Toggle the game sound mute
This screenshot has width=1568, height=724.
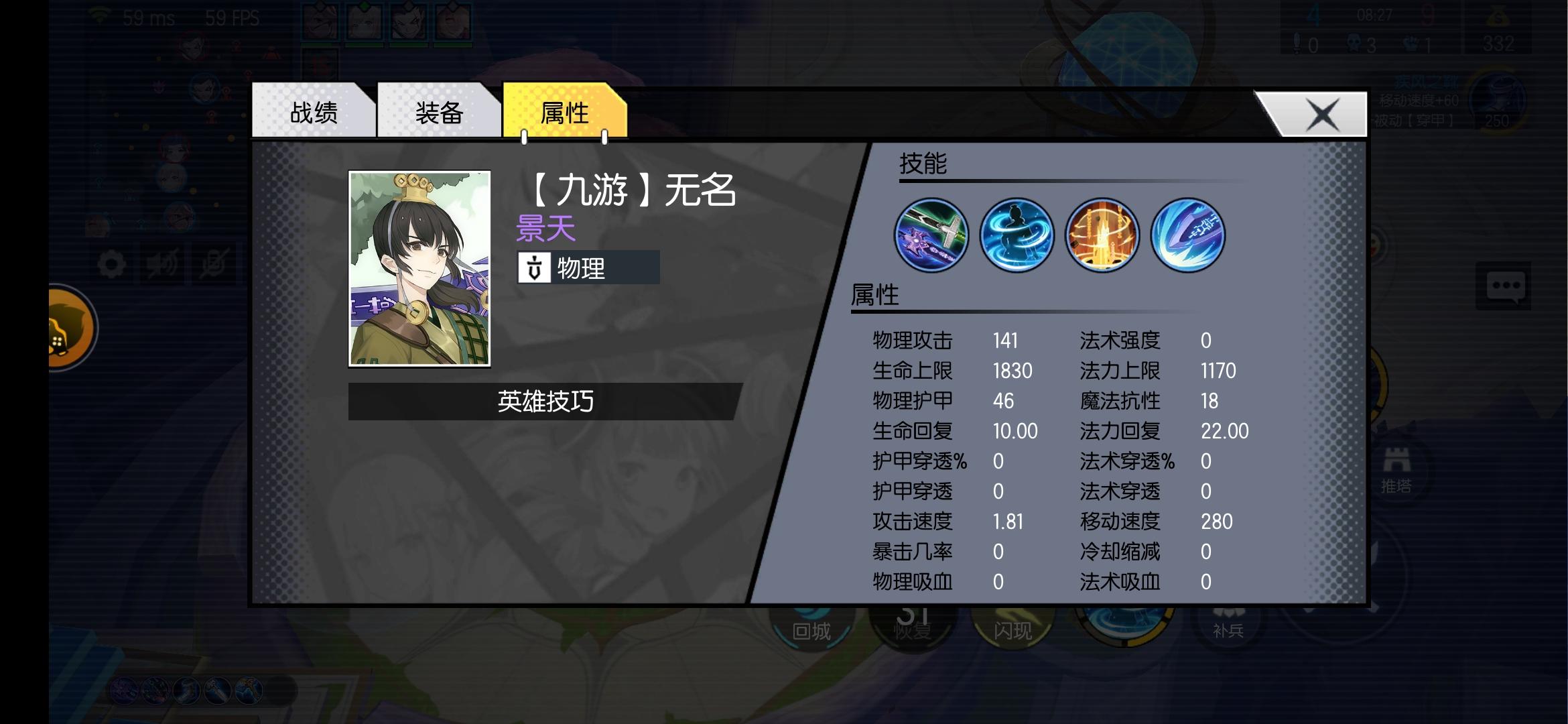164,263
